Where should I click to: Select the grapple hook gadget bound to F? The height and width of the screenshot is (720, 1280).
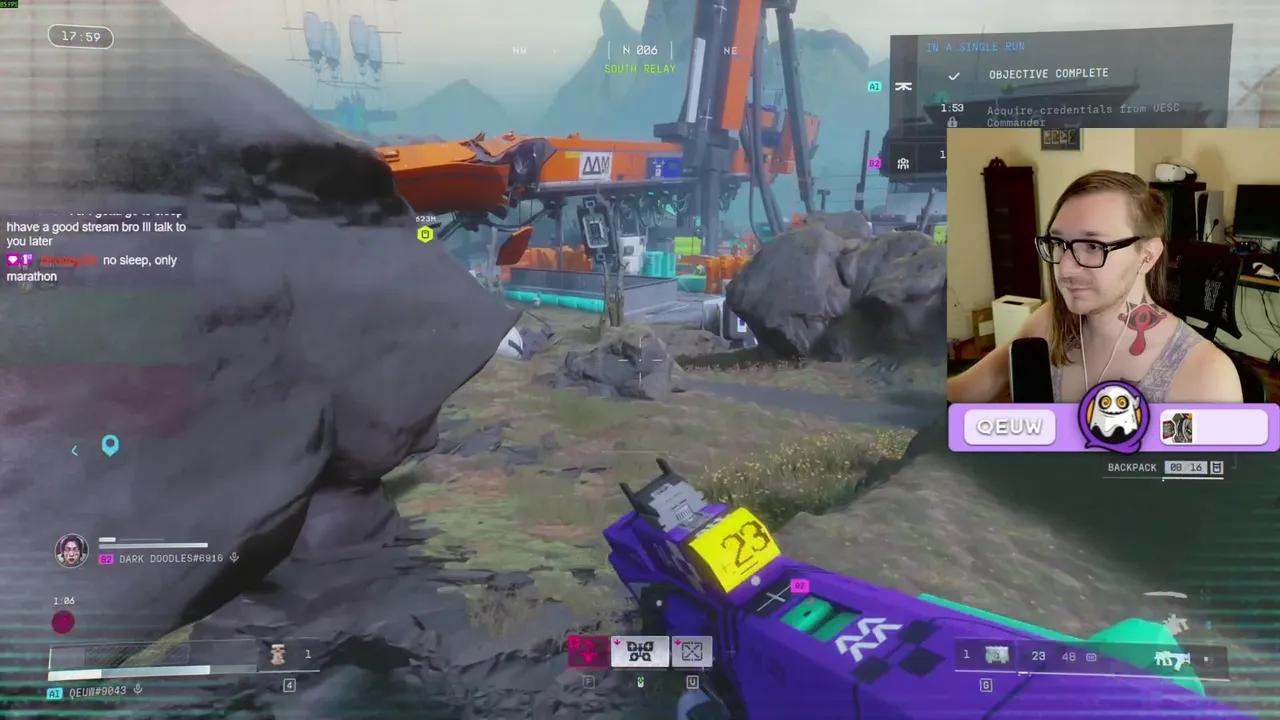click(x=640, y=651)
